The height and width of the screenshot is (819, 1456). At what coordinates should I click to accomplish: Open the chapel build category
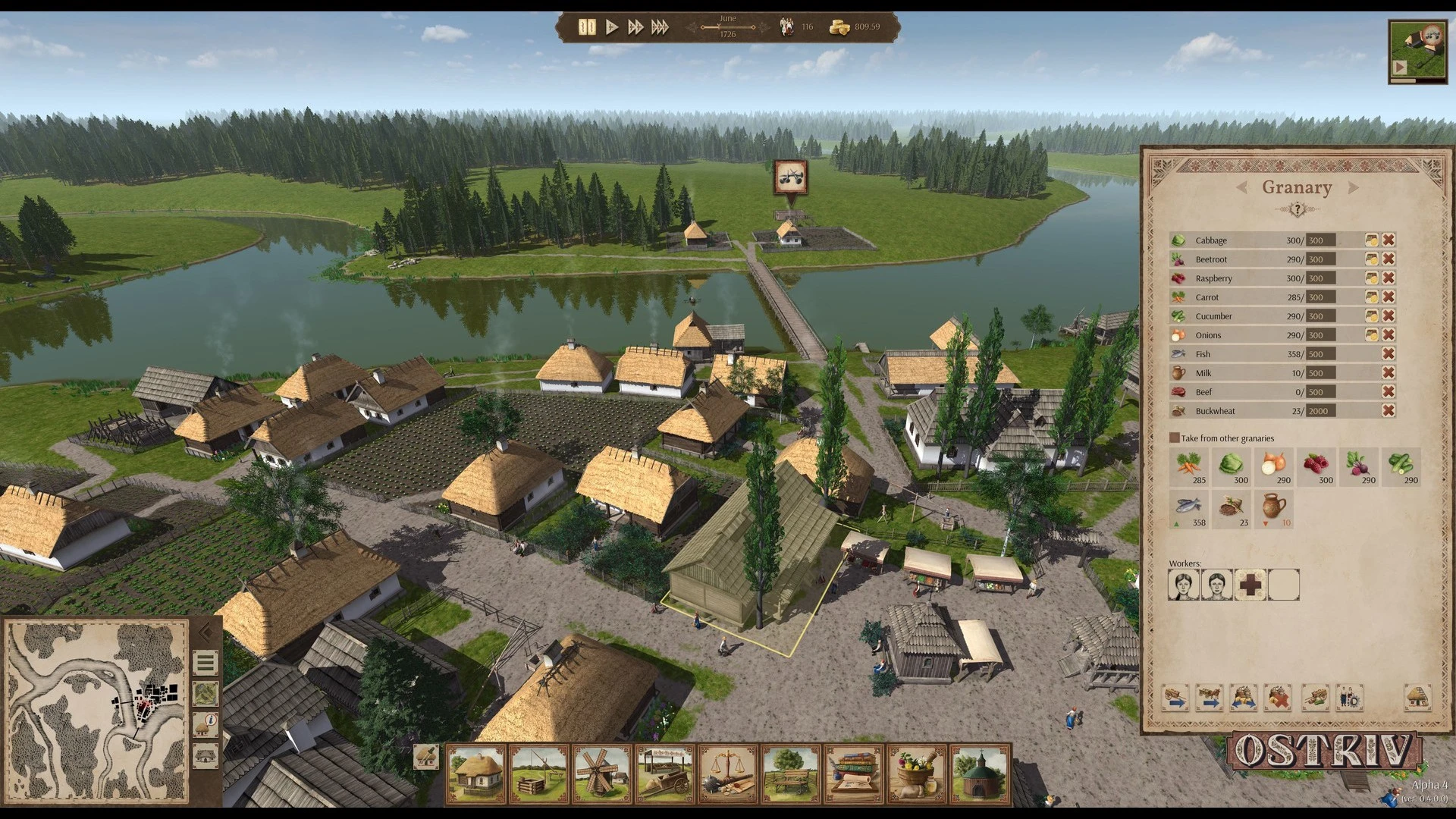(x=980, y=774)
